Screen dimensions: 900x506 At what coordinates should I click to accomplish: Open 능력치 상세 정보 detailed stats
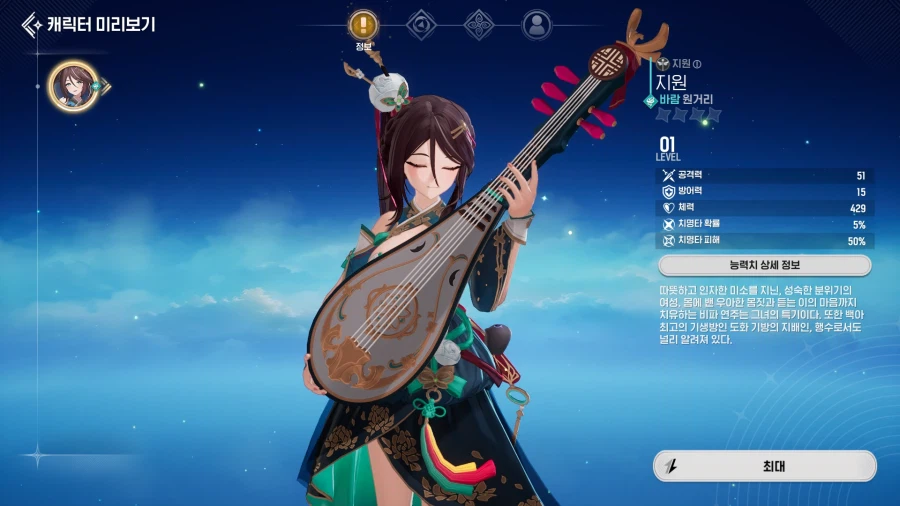[x=764, y=266]
